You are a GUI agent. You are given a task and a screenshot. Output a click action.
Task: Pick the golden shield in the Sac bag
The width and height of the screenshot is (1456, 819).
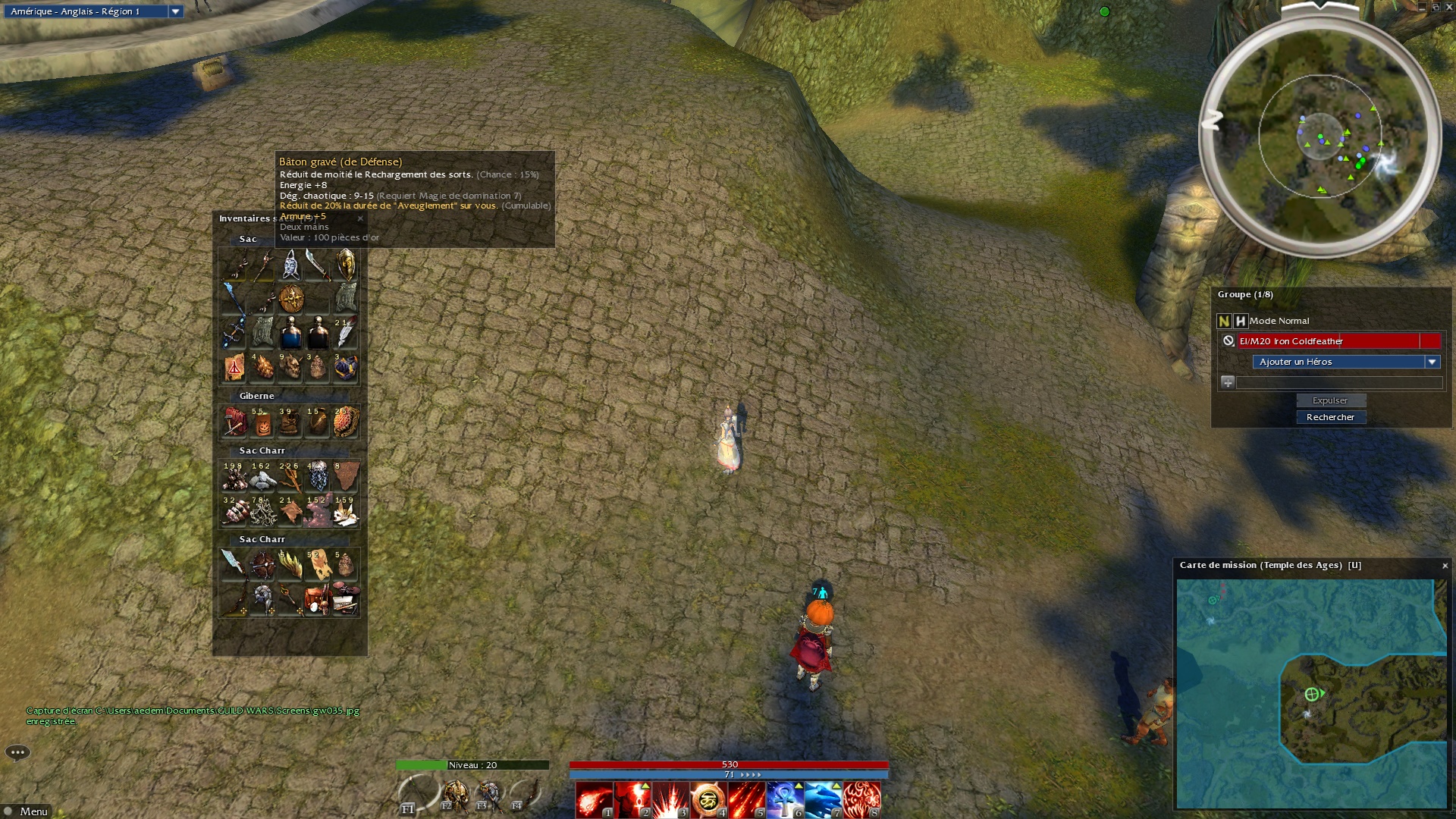click(x=346, y=265)
